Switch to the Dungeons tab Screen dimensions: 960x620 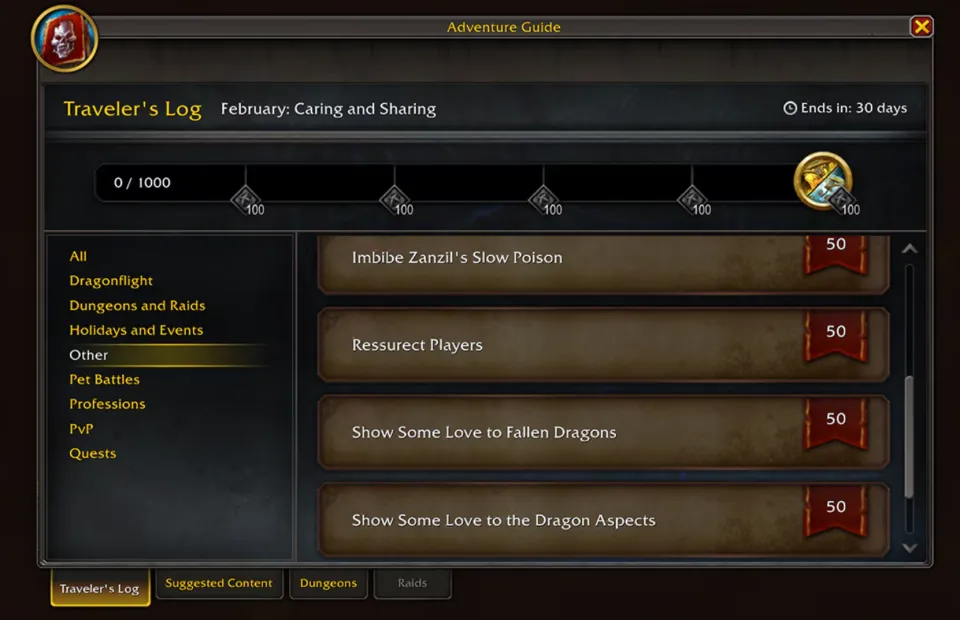[x=328, y=584]
